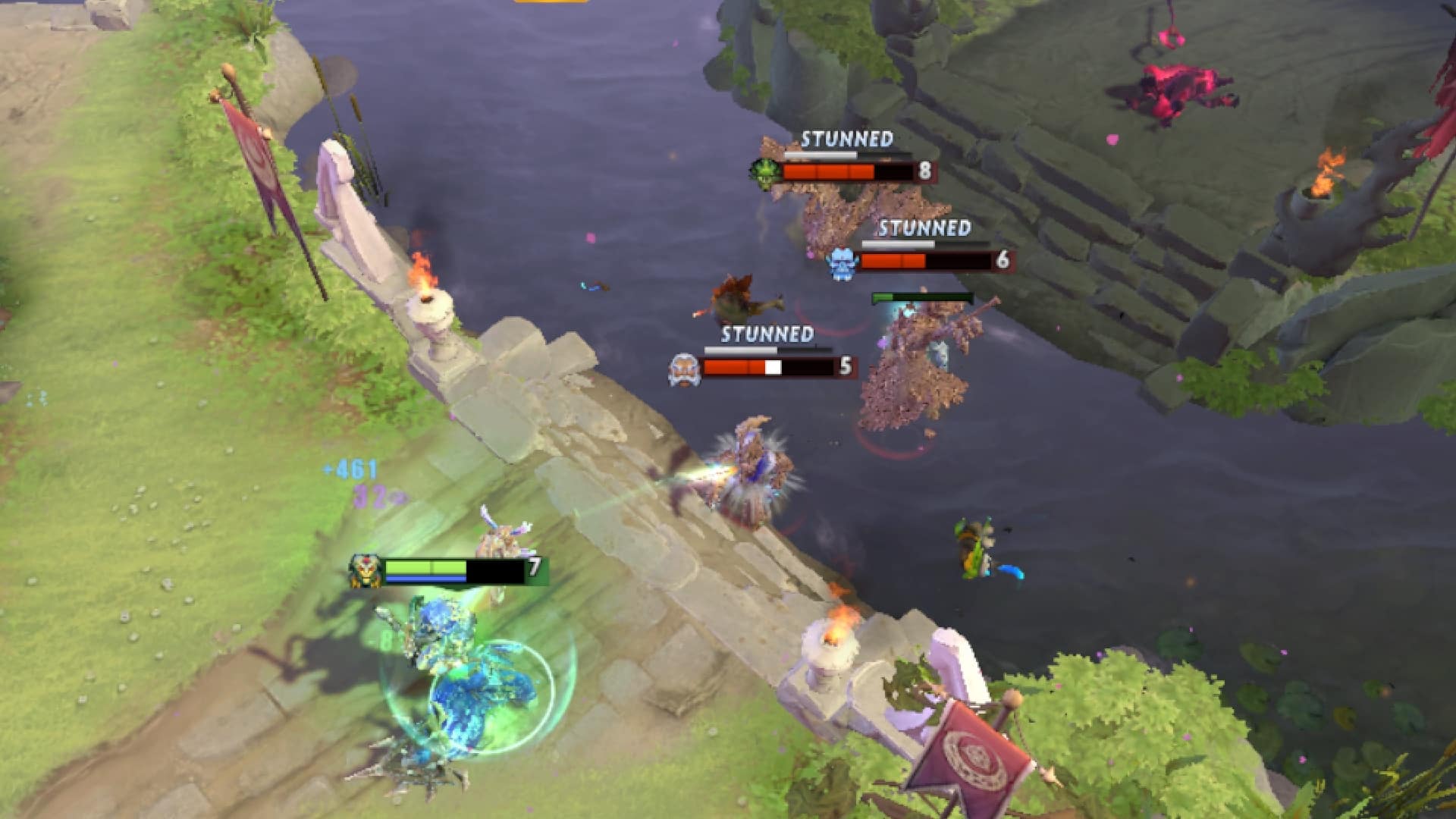This screenshot has width=1456, height=819.
Task: Select the white-bearded hero icon beside level 5 bar
Action: click(x=685, y=367)
